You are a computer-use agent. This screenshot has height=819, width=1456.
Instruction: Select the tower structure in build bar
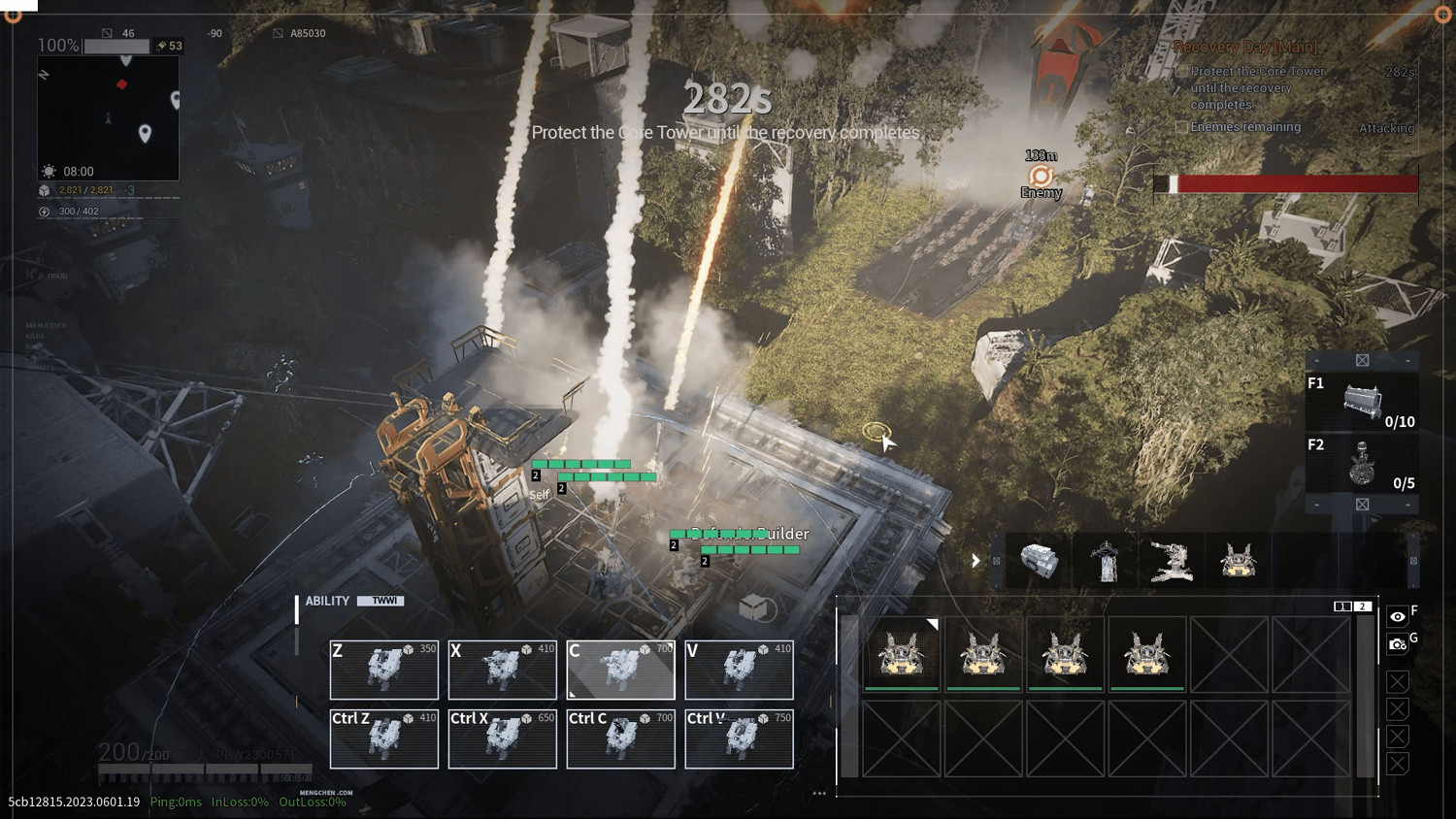click(x=1106, y=561)
